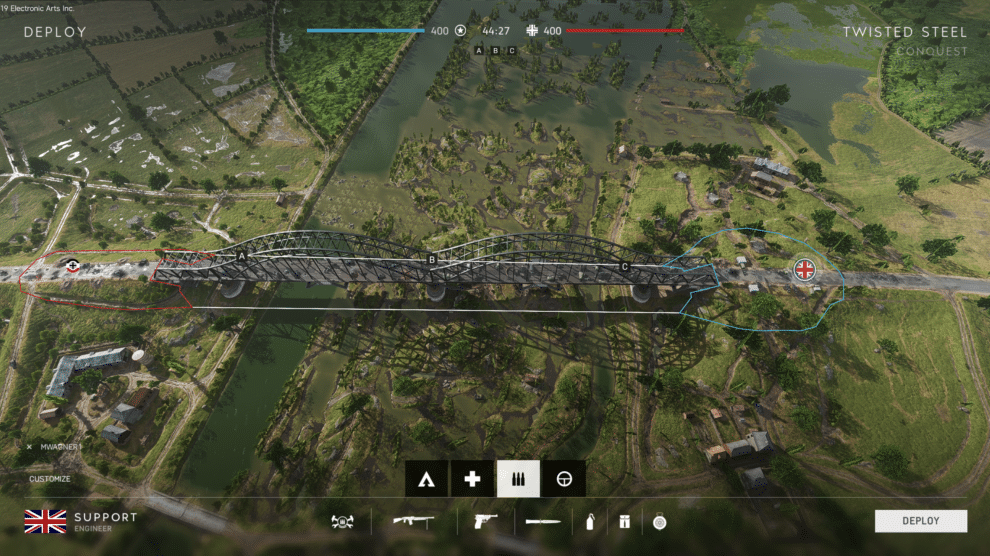Click squad member MWAGNER1 in the list
The image size is (990, 556).
pyautogui.click(x=61, y=447)
